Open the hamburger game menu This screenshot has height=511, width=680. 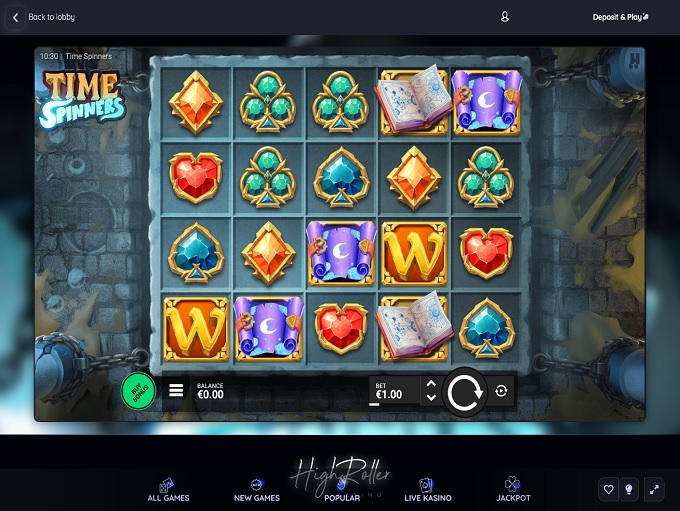[x=176, y=390]
